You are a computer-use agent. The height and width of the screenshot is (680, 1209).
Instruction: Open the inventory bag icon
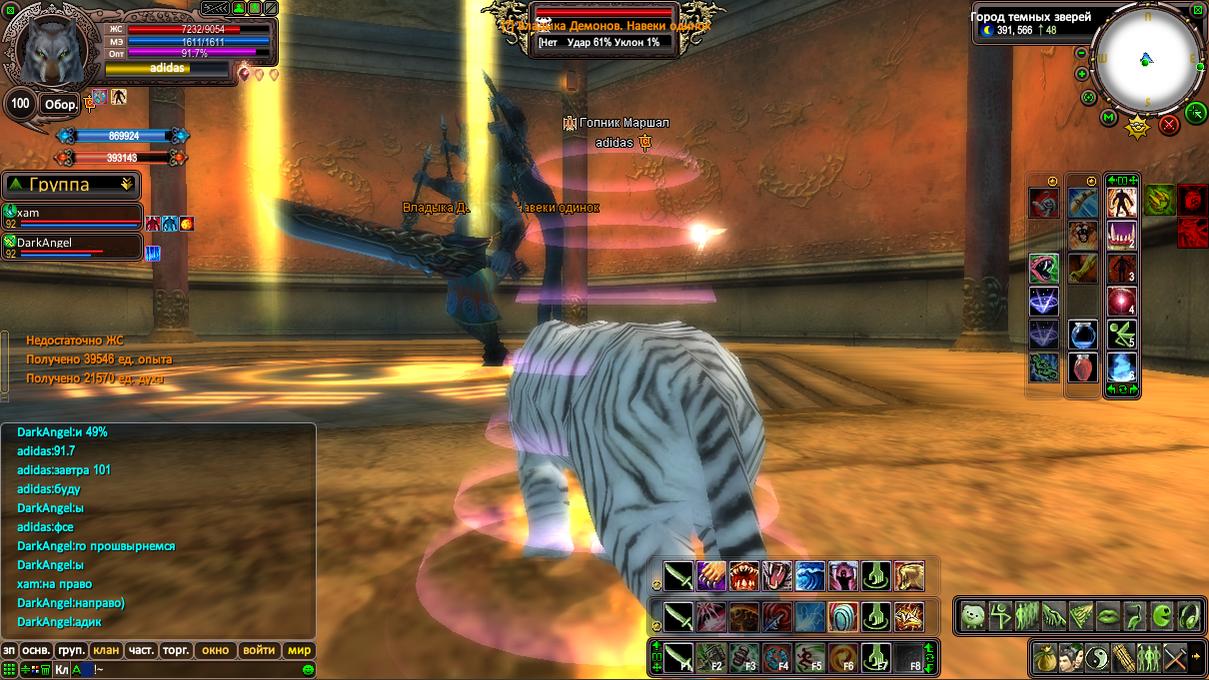(1046, 657)
